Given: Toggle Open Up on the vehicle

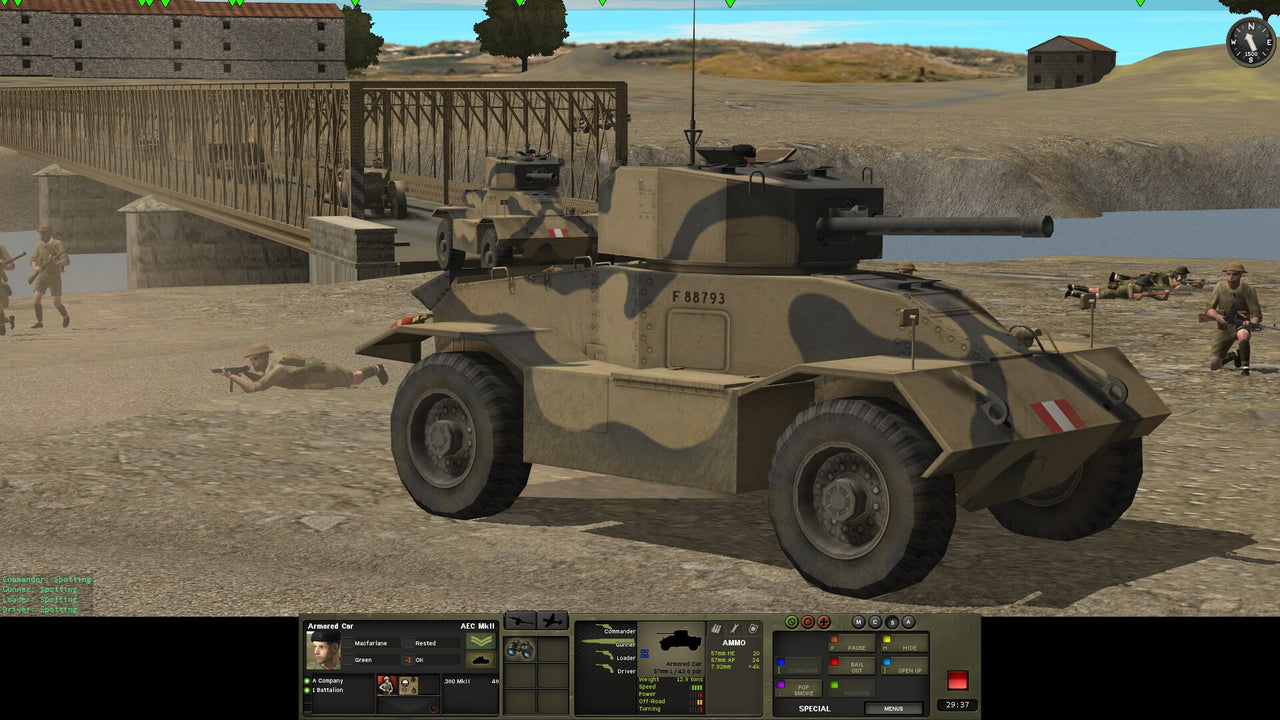Looking at the screenshot, I should 910,670.
